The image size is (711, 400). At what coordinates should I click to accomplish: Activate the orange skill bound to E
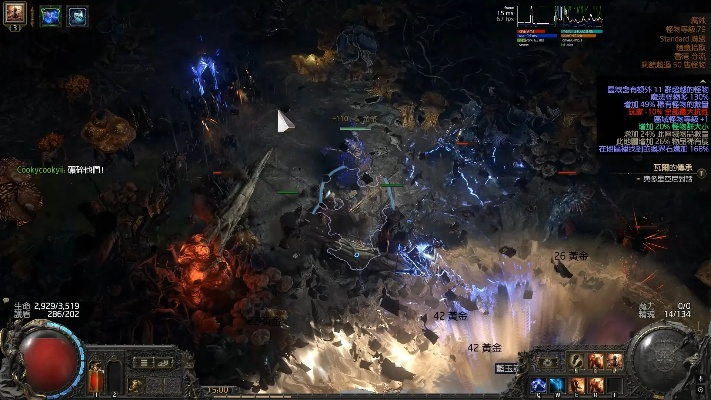pos(577,385)
